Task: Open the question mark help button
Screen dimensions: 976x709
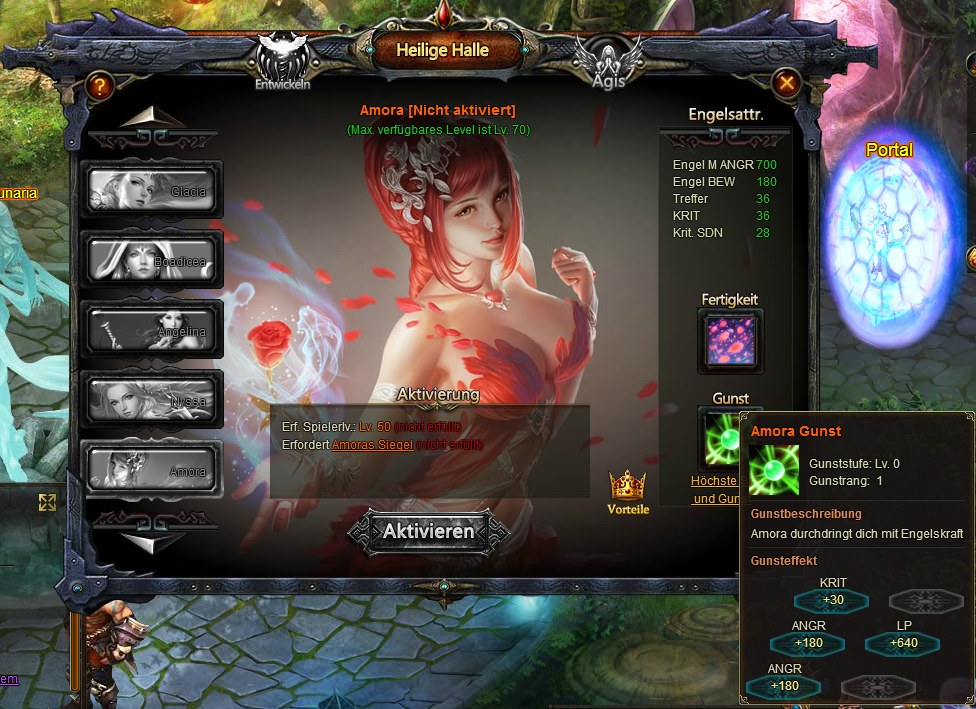Action: pos(99,86)
